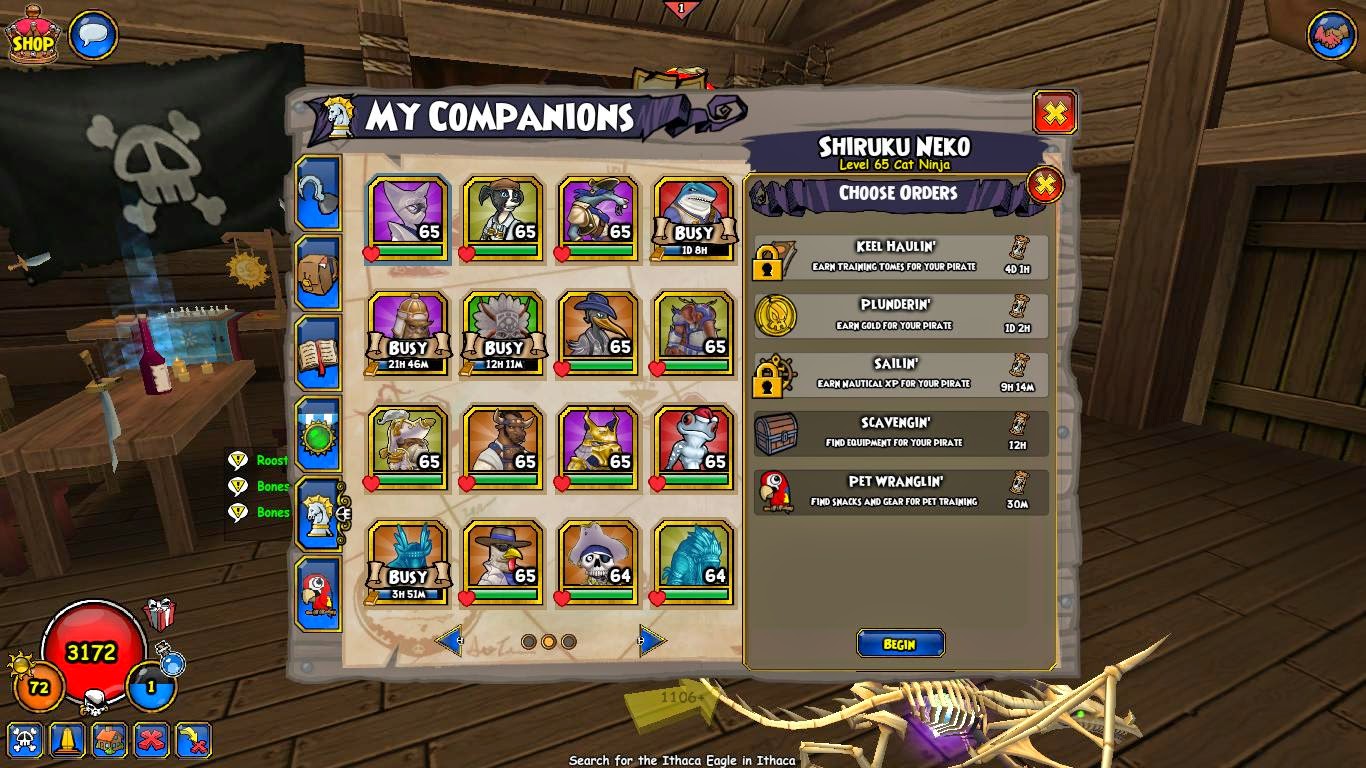
Task: Select the red-capped frog companion
Action: pos(694,447)
